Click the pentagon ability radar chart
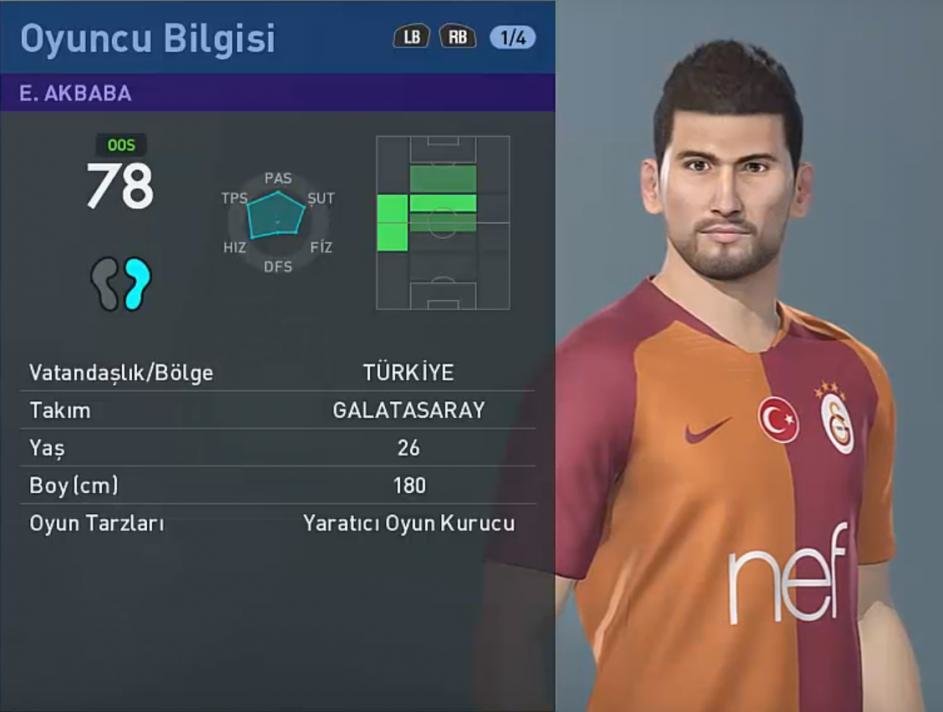943x712 pixels. (277, 215)
